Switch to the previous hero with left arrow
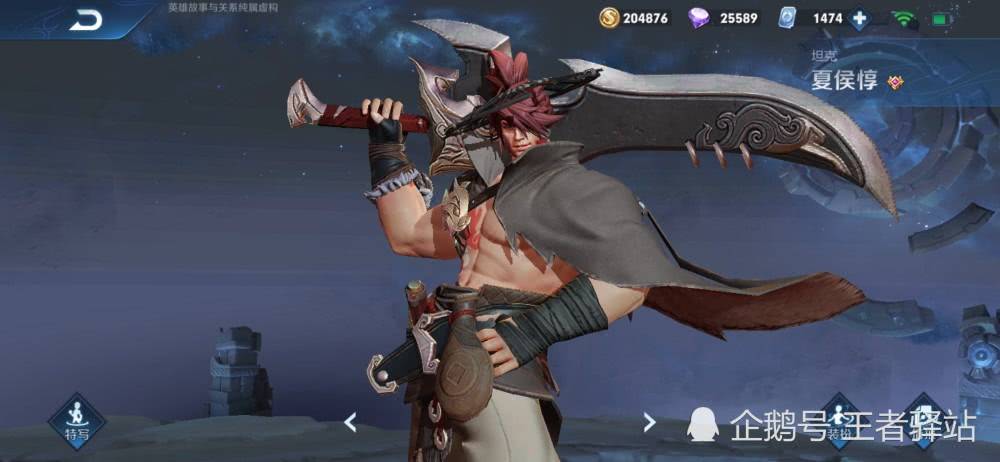The image size is (1000, 462). point(350,422)
